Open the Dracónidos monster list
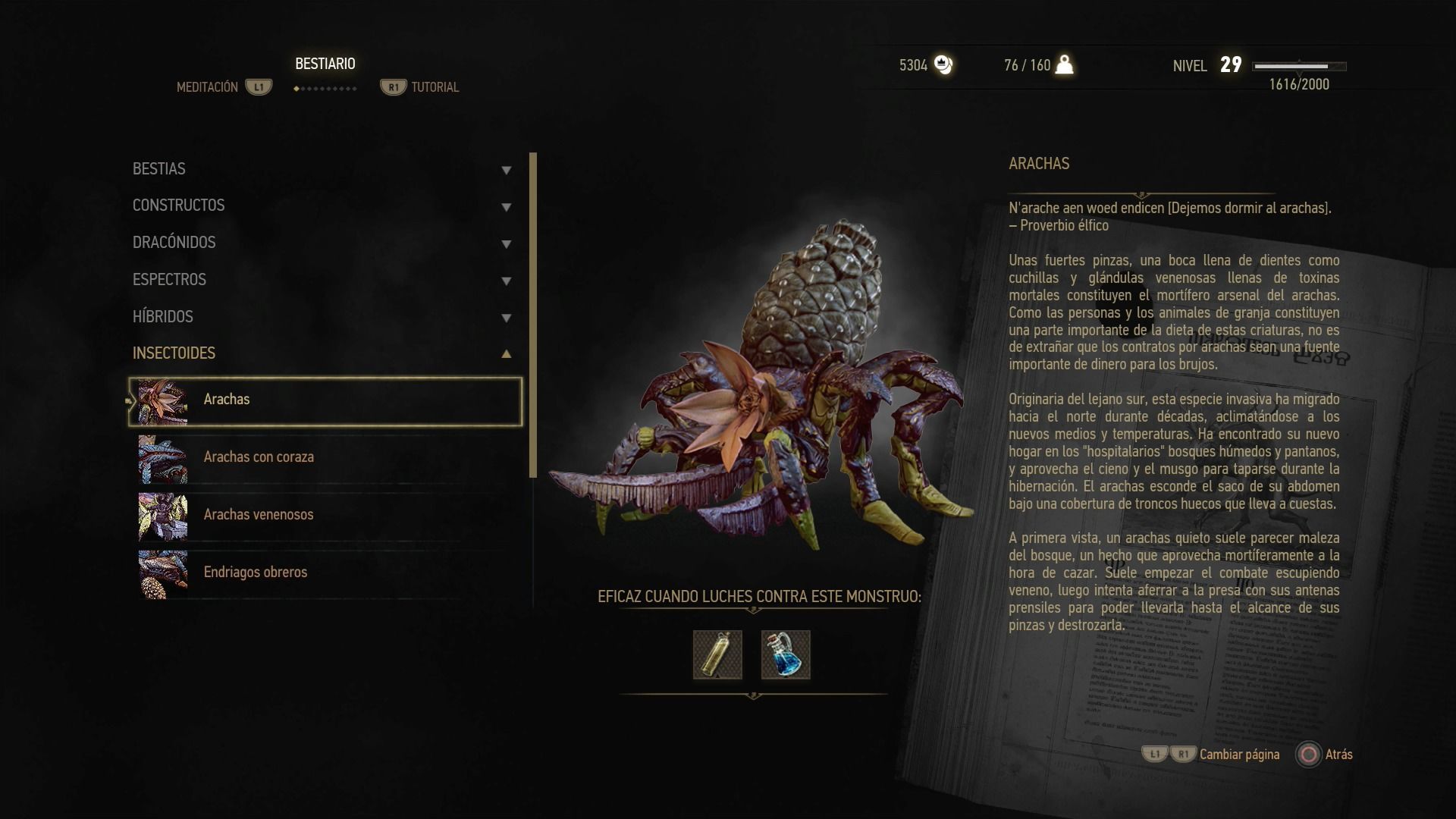 322,243
